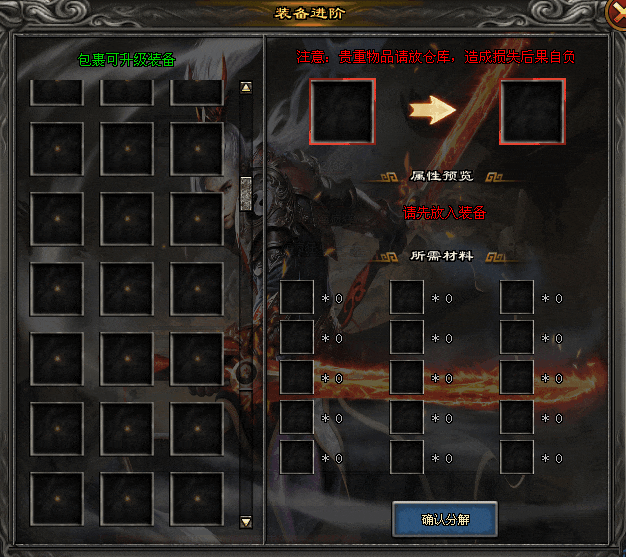Screen dimensions: 626x557
Task: Click the 确认分解 confirm button
Action: (445, 520)
